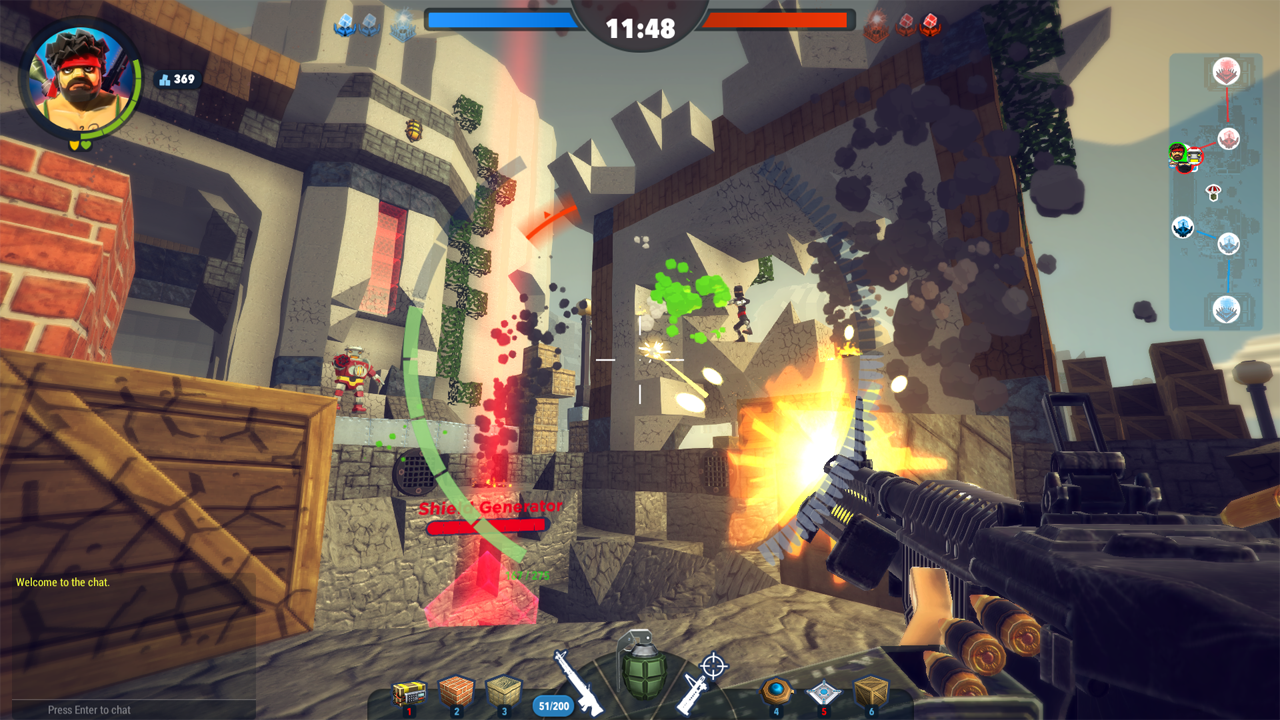Viewport: 1280px width, 720px height.
Task: Select the shield generator item in hotbar slot 5
Action: [x=825, y=691]
